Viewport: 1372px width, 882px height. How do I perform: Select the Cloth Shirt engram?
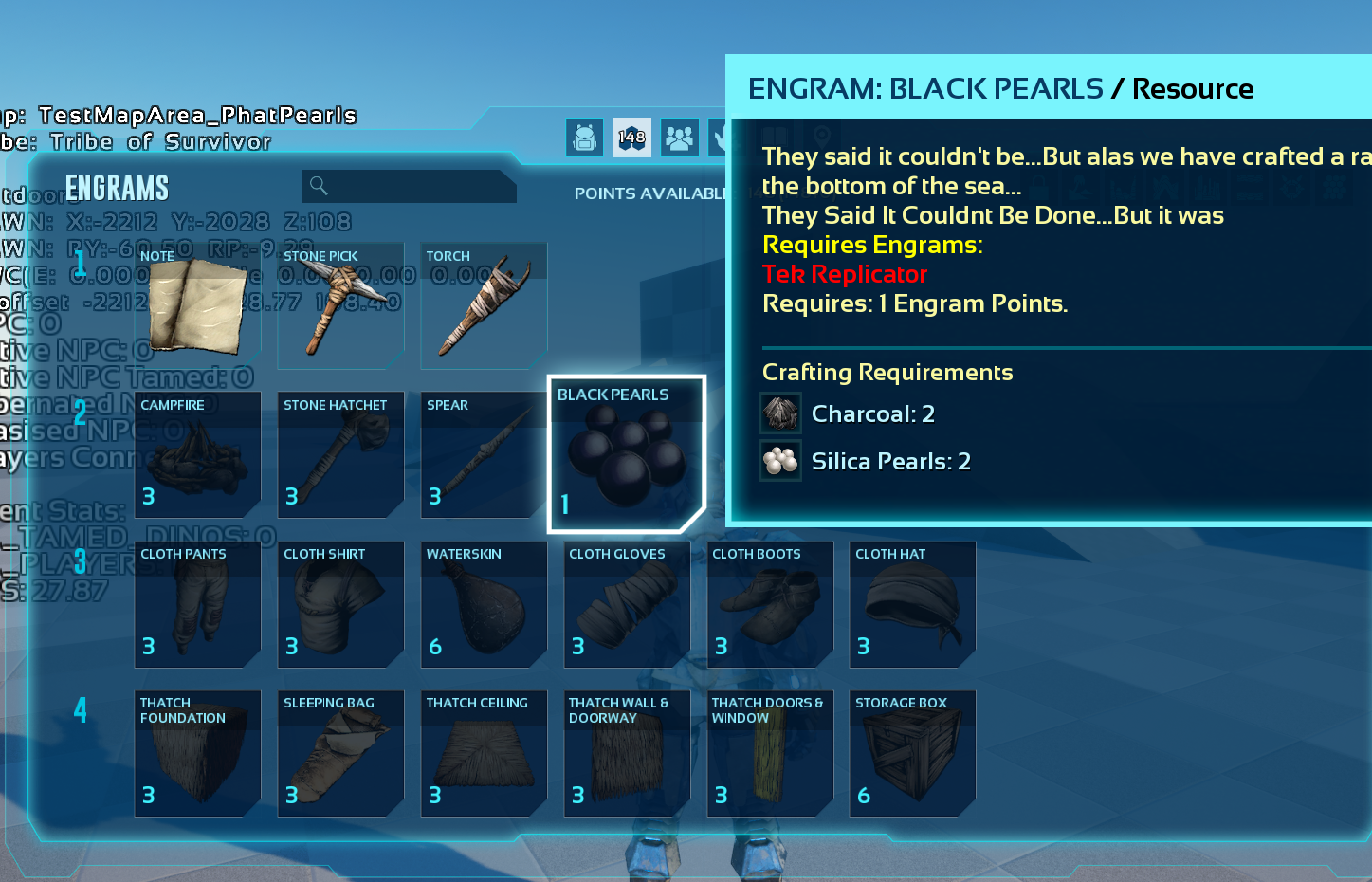point(341,604)
